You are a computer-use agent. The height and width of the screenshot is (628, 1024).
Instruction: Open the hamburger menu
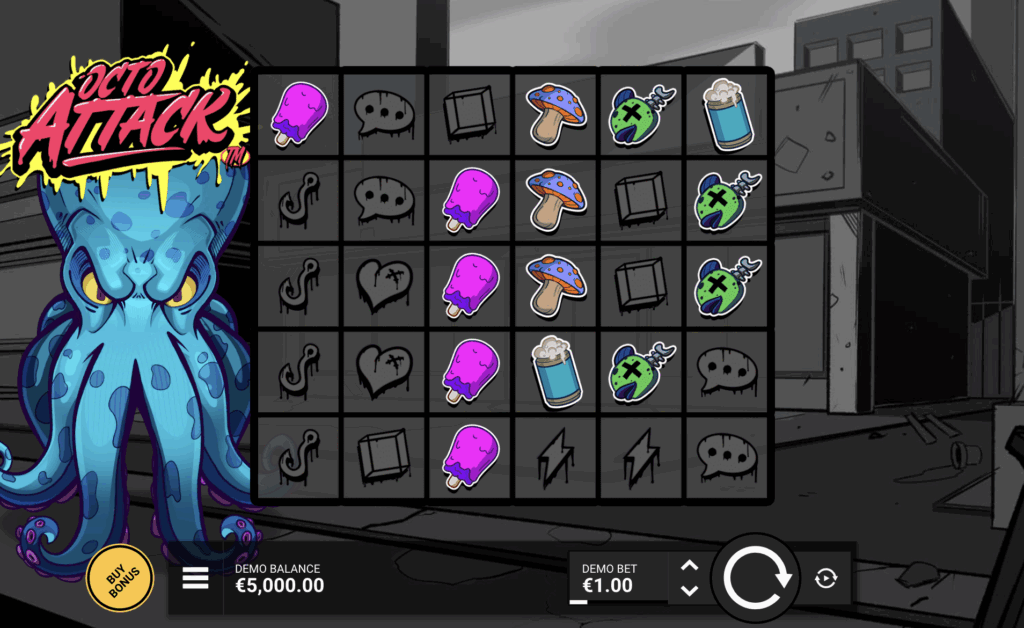195,577
